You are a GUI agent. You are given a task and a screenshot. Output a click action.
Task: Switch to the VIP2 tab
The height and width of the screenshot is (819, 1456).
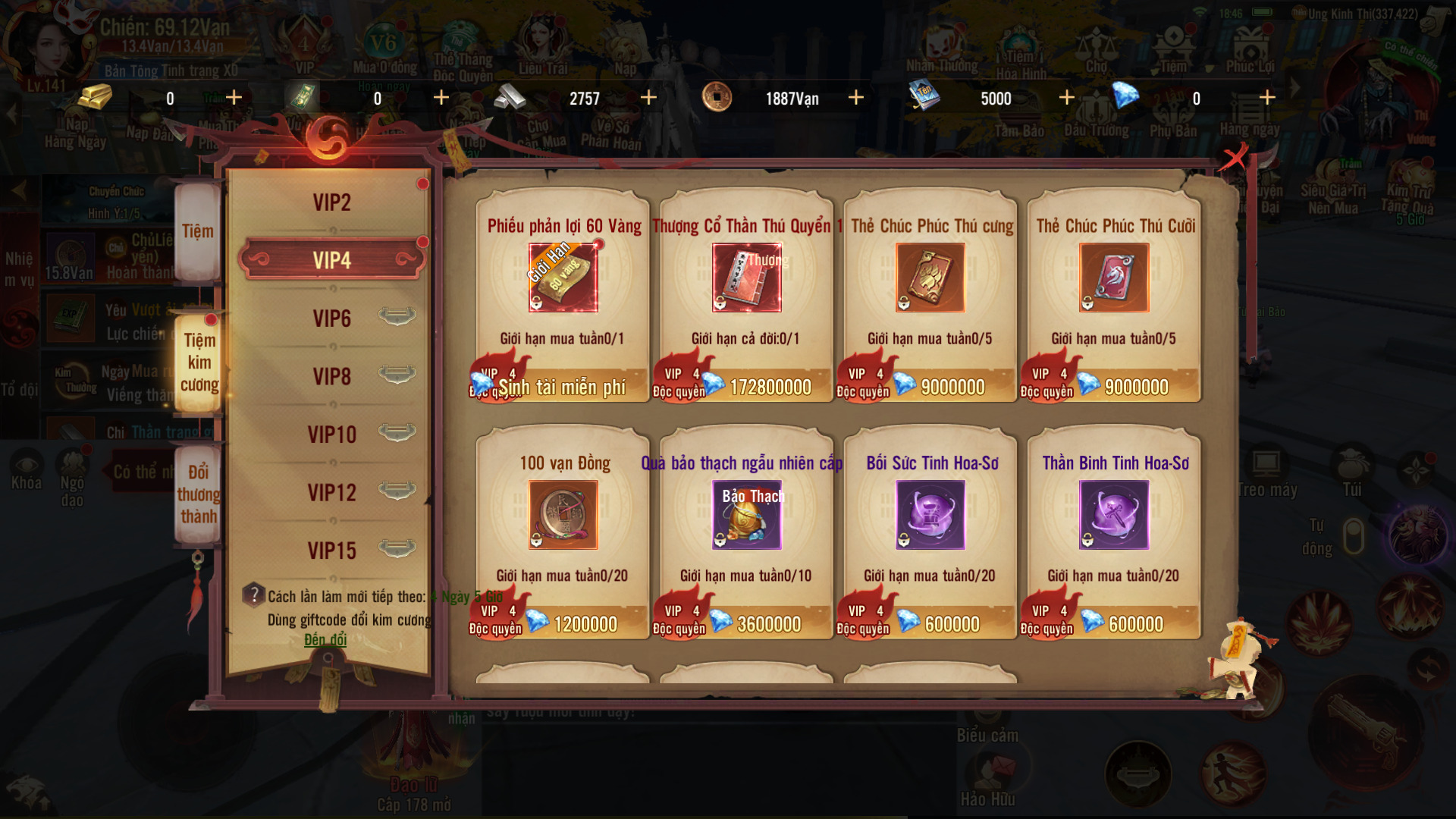331,202
